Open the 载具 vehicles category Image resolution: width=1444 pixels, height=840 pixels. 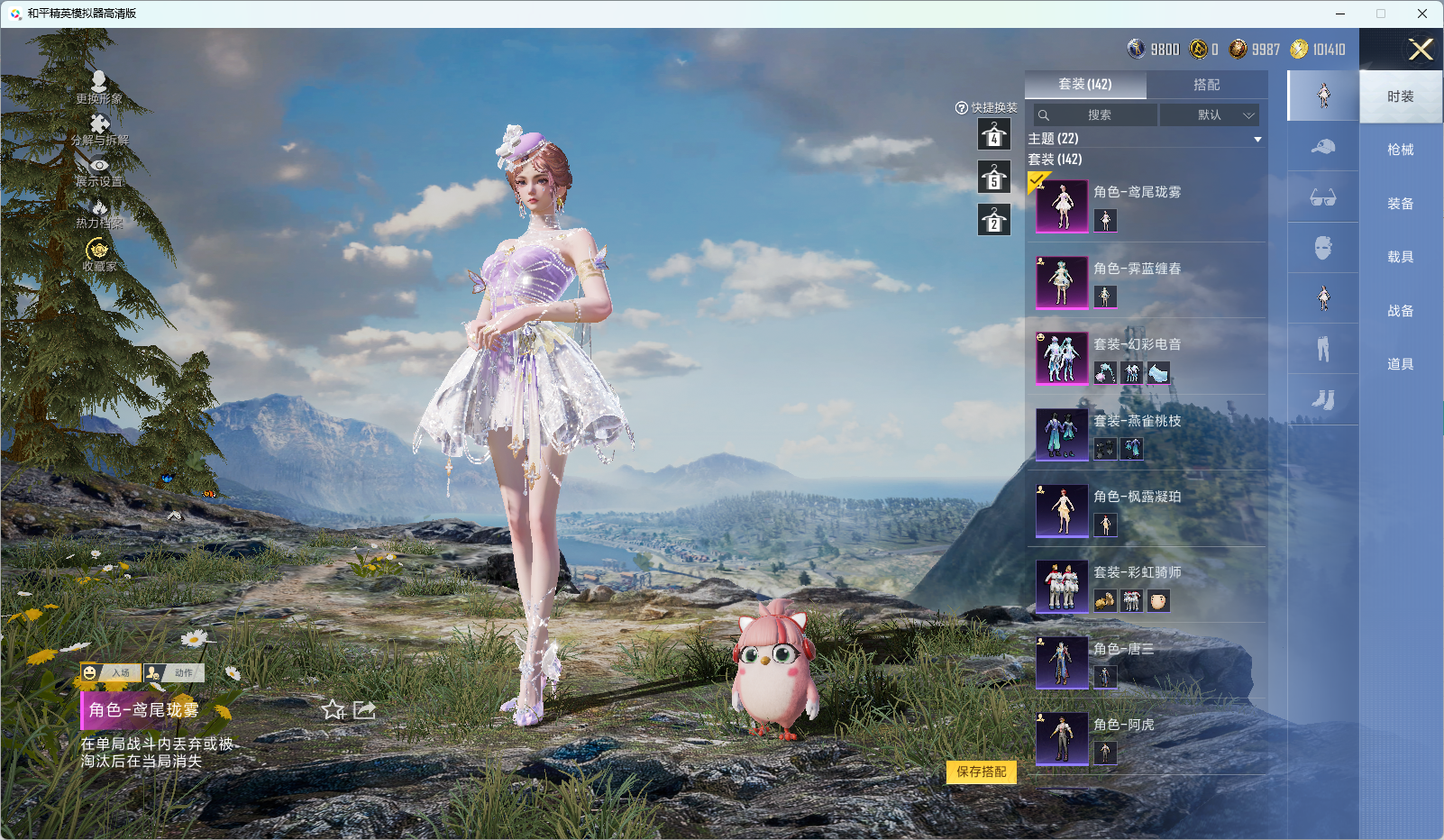1400,257
